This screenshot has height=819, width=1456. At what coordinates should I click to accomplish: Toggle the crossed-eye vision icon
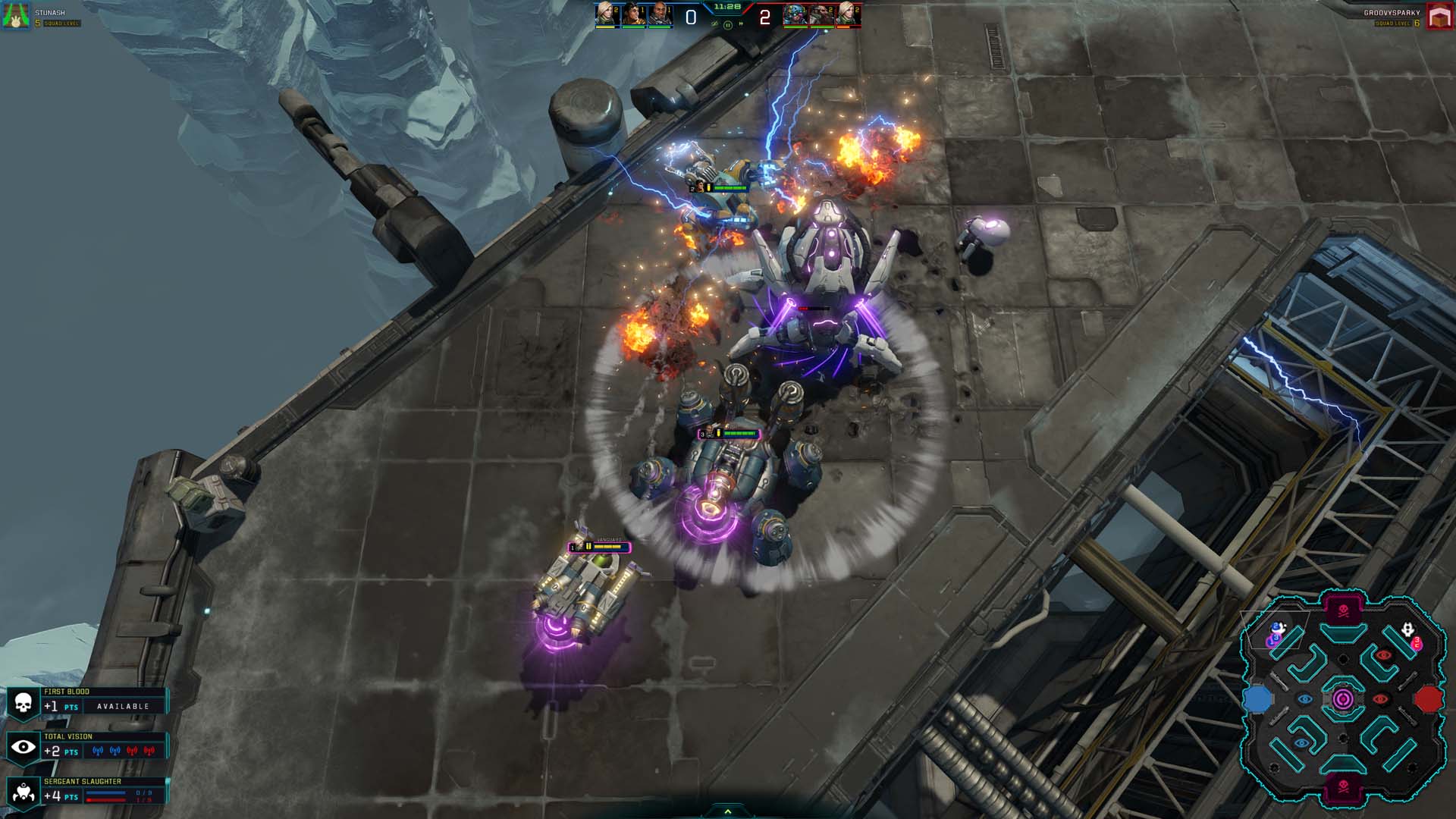pos(714,25)
